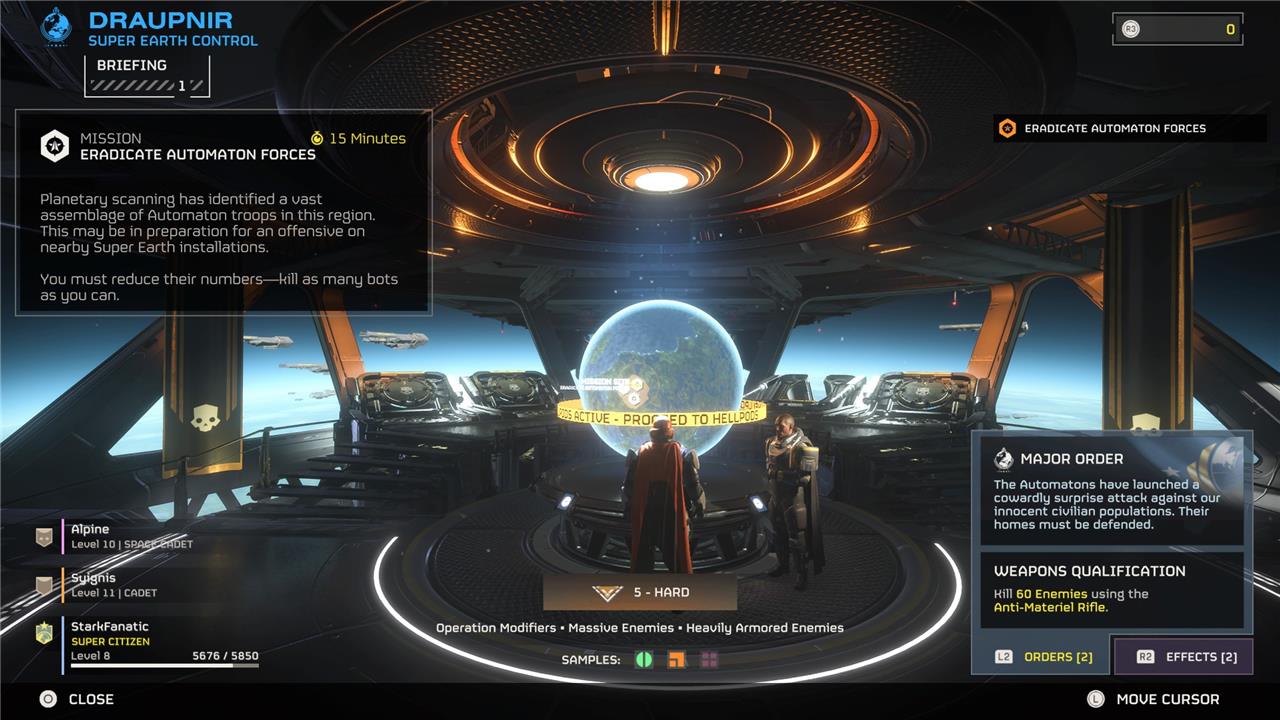
Task: Click the pink super sample icon
Action: (709, 660)
